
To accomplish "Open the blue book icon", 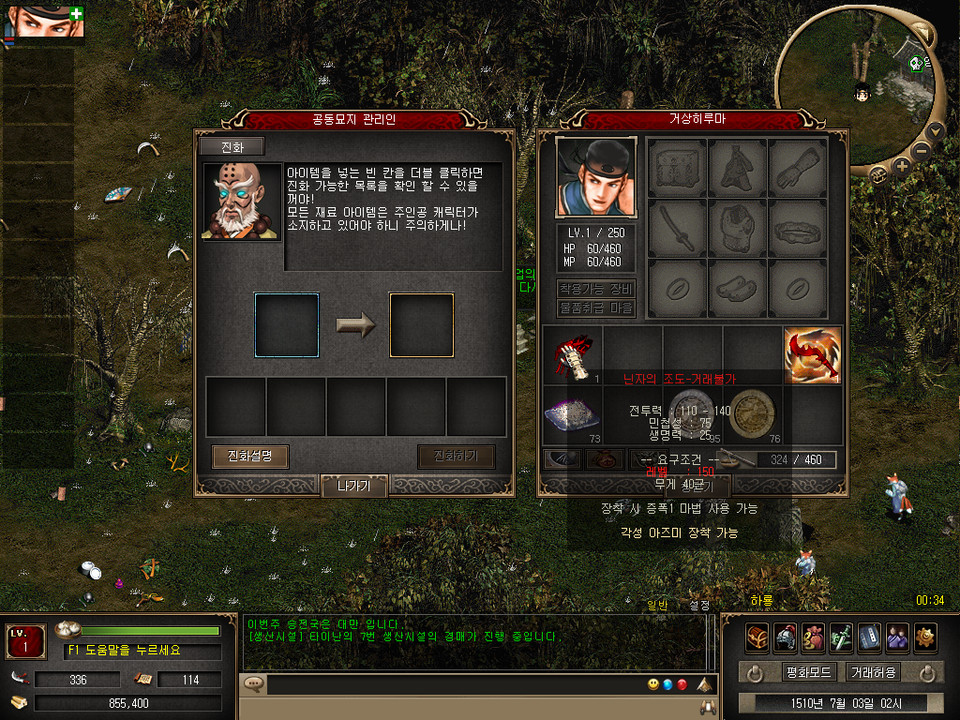I will (x=869, y=636).
